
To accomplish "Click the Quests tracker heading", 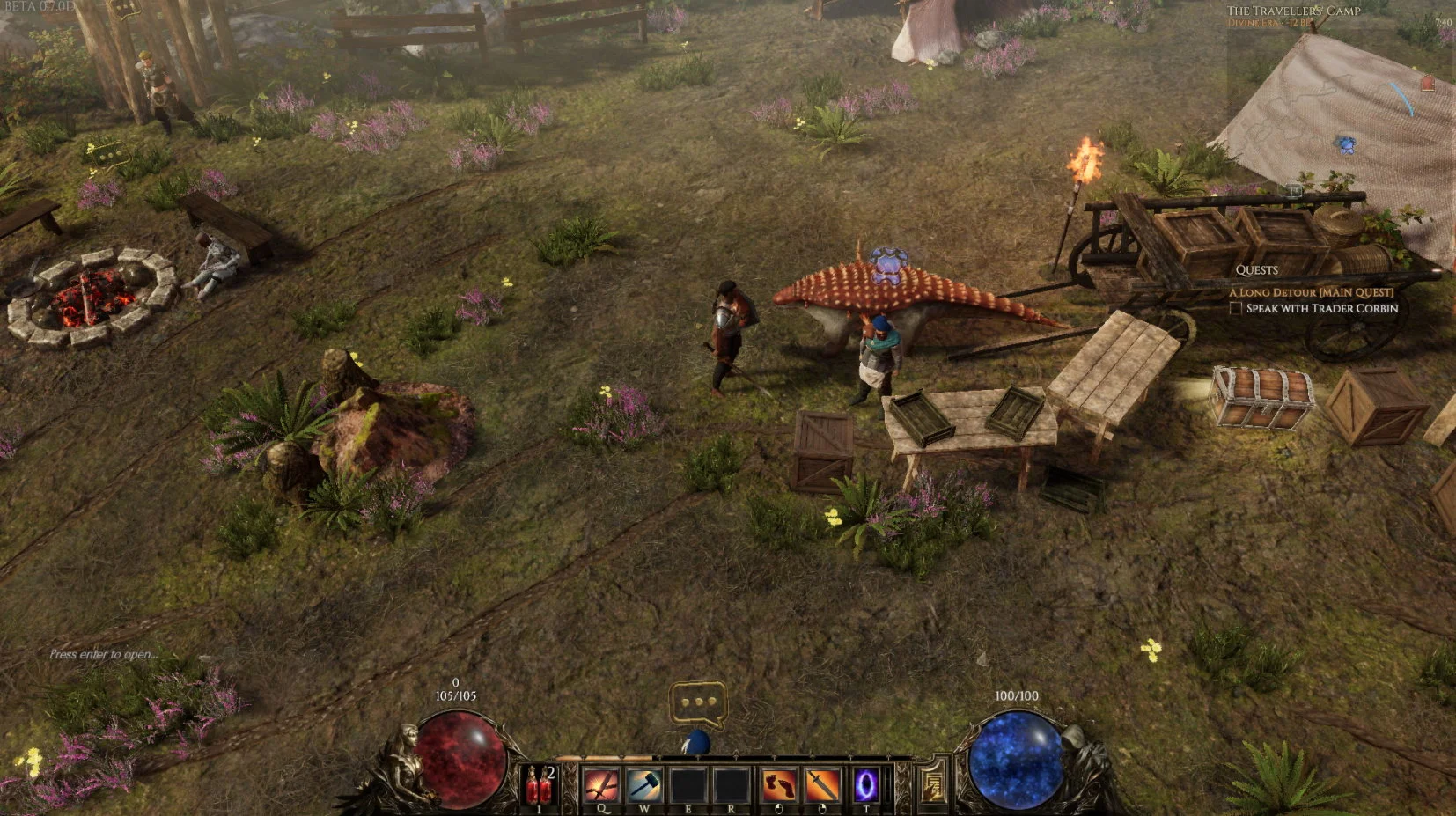I will coord(1256,270).
